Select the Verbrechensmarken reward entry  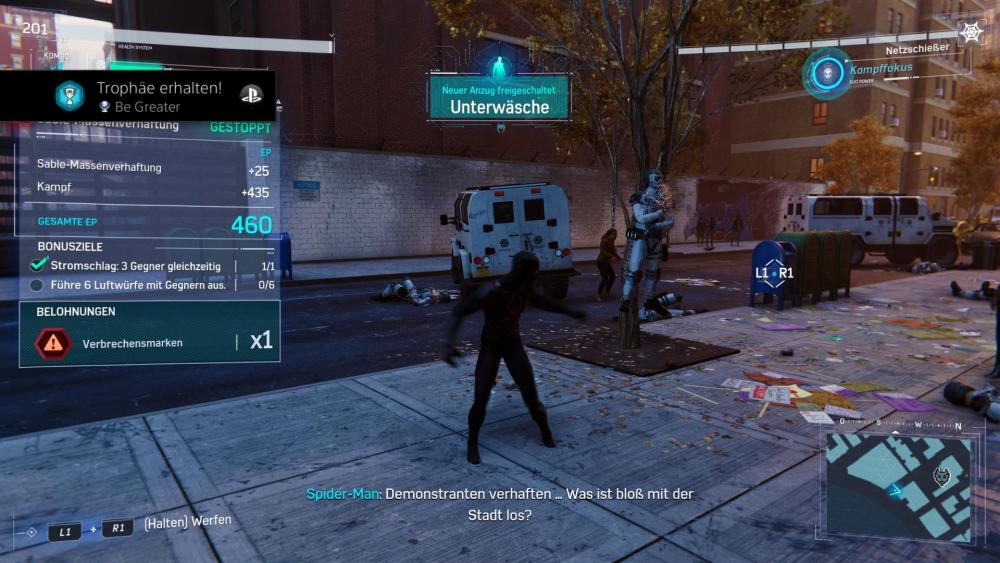pos(149,342)
